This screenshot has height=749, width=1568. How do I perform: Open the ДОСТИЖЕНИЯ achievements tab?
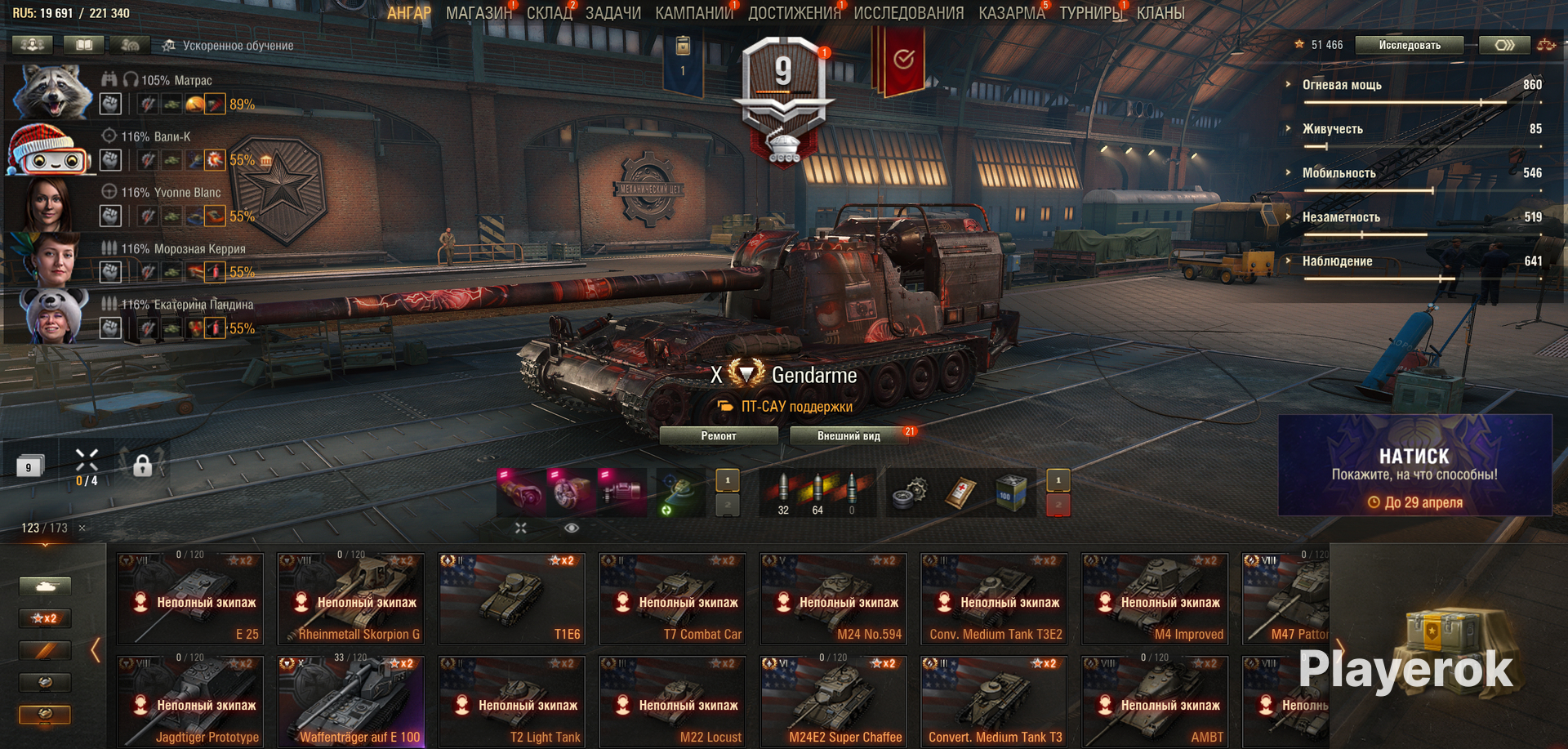794,13
